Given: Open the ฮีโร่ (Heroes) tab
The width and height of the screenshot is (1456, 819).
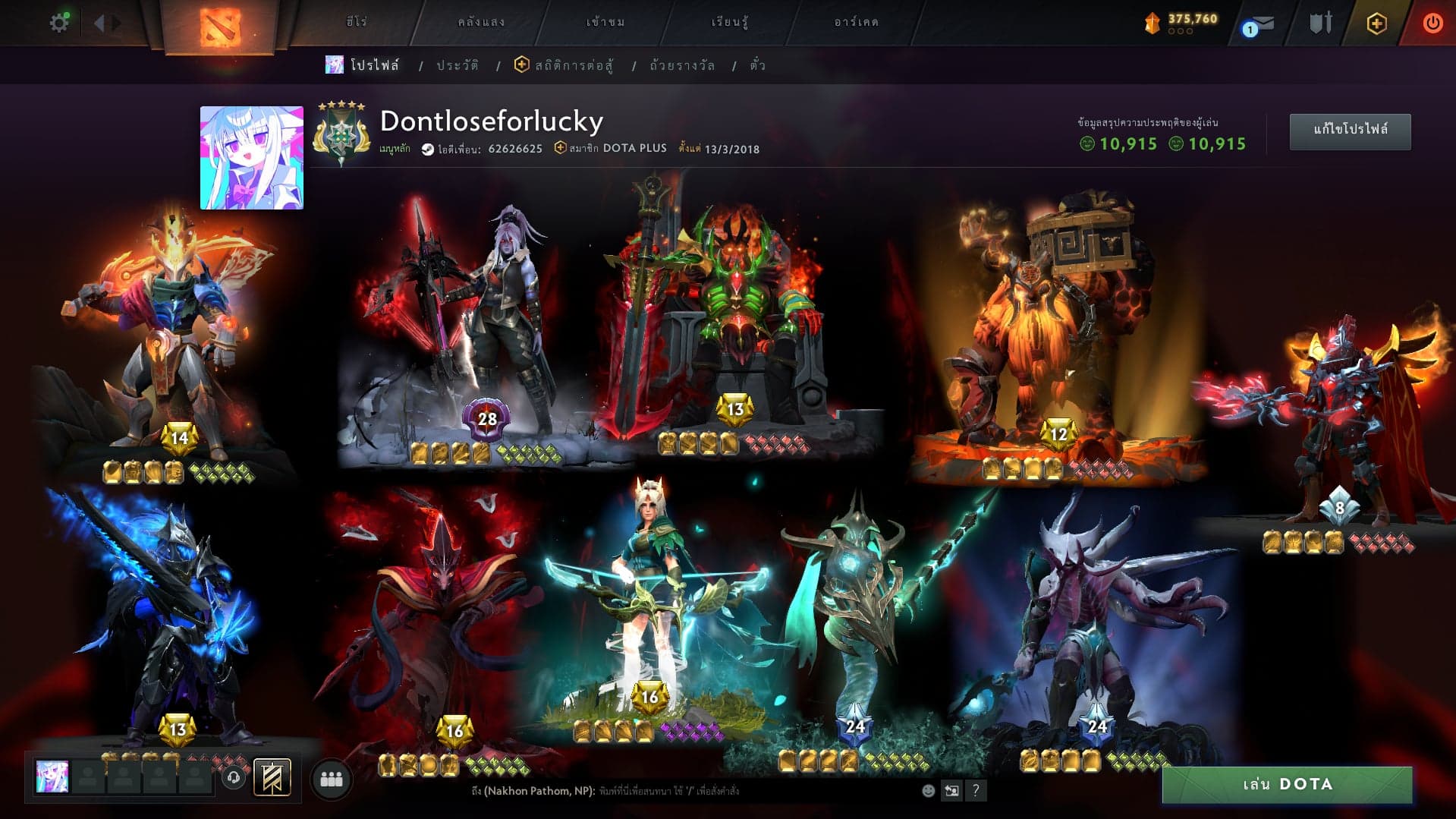Looking at the screenshot, I should click(357, 22).
